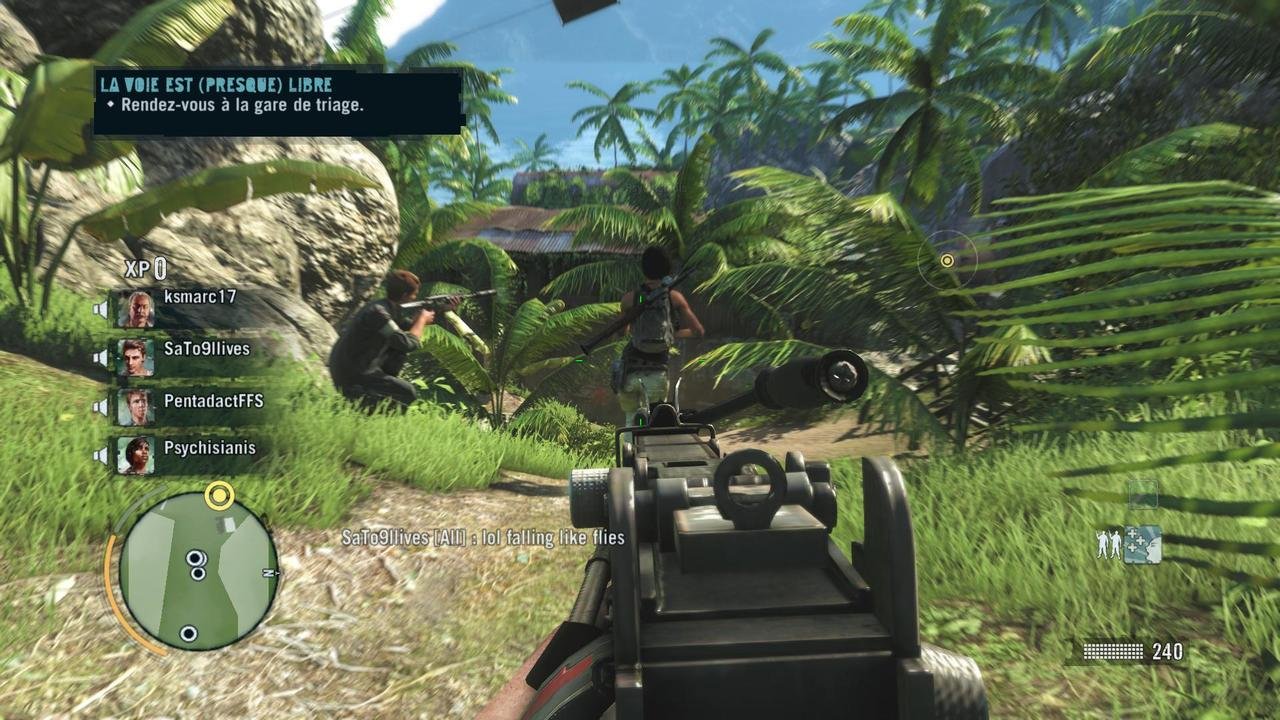The height and width of the screenshot is (720, 1280).
Task: Open the teammate portrait with plus crosses icon
Action: [1142, 544]
